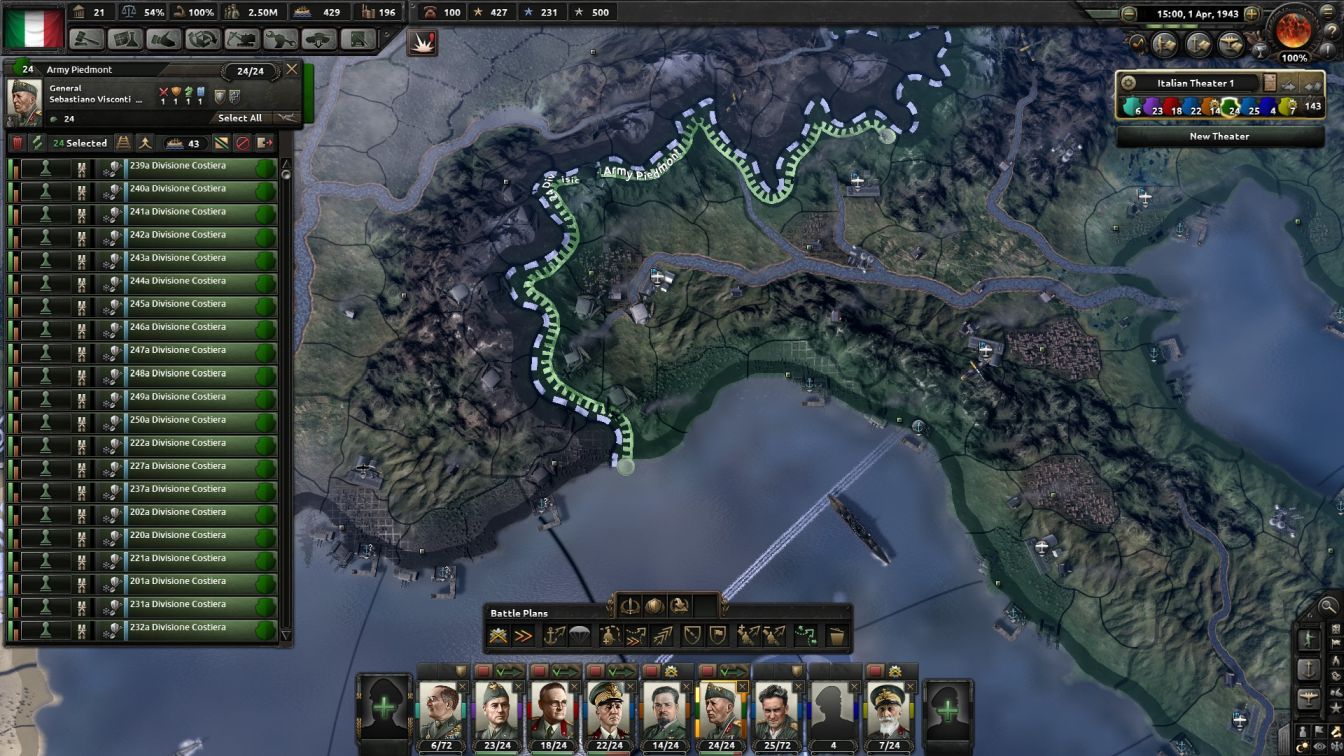1344x756 pixels.
Task: Delete selected divisions with the trash icon
Action: coord(18,143)
